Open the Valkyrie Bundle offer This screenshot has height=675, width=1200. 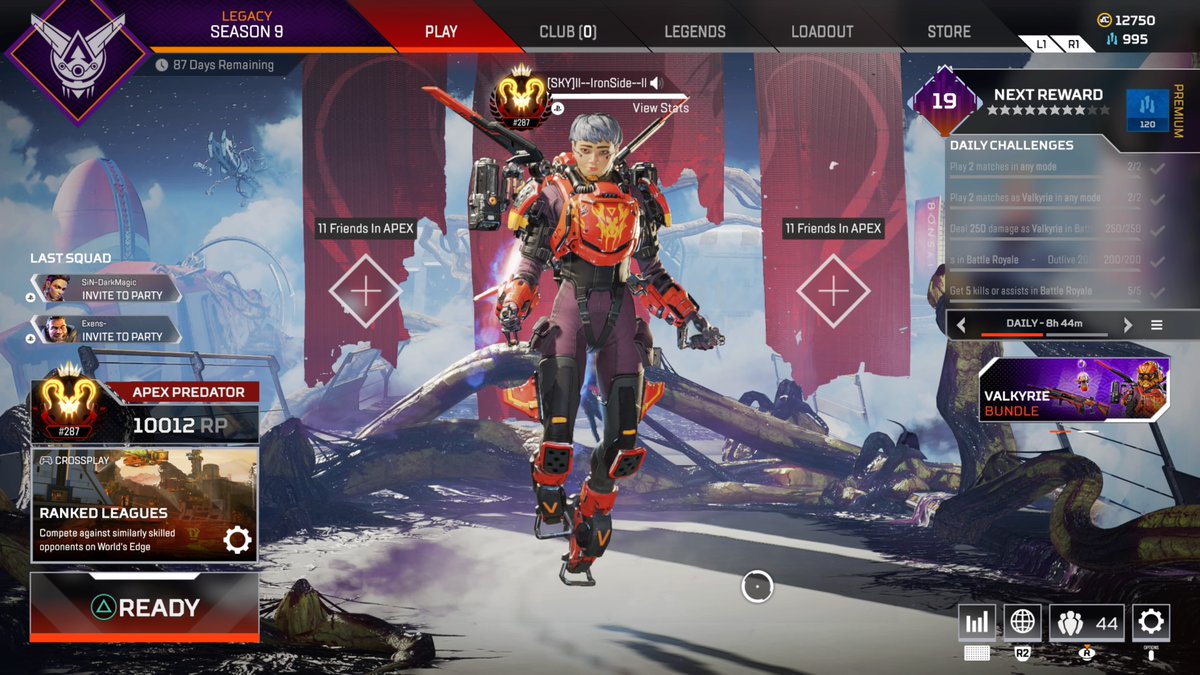coord(1074,390)
